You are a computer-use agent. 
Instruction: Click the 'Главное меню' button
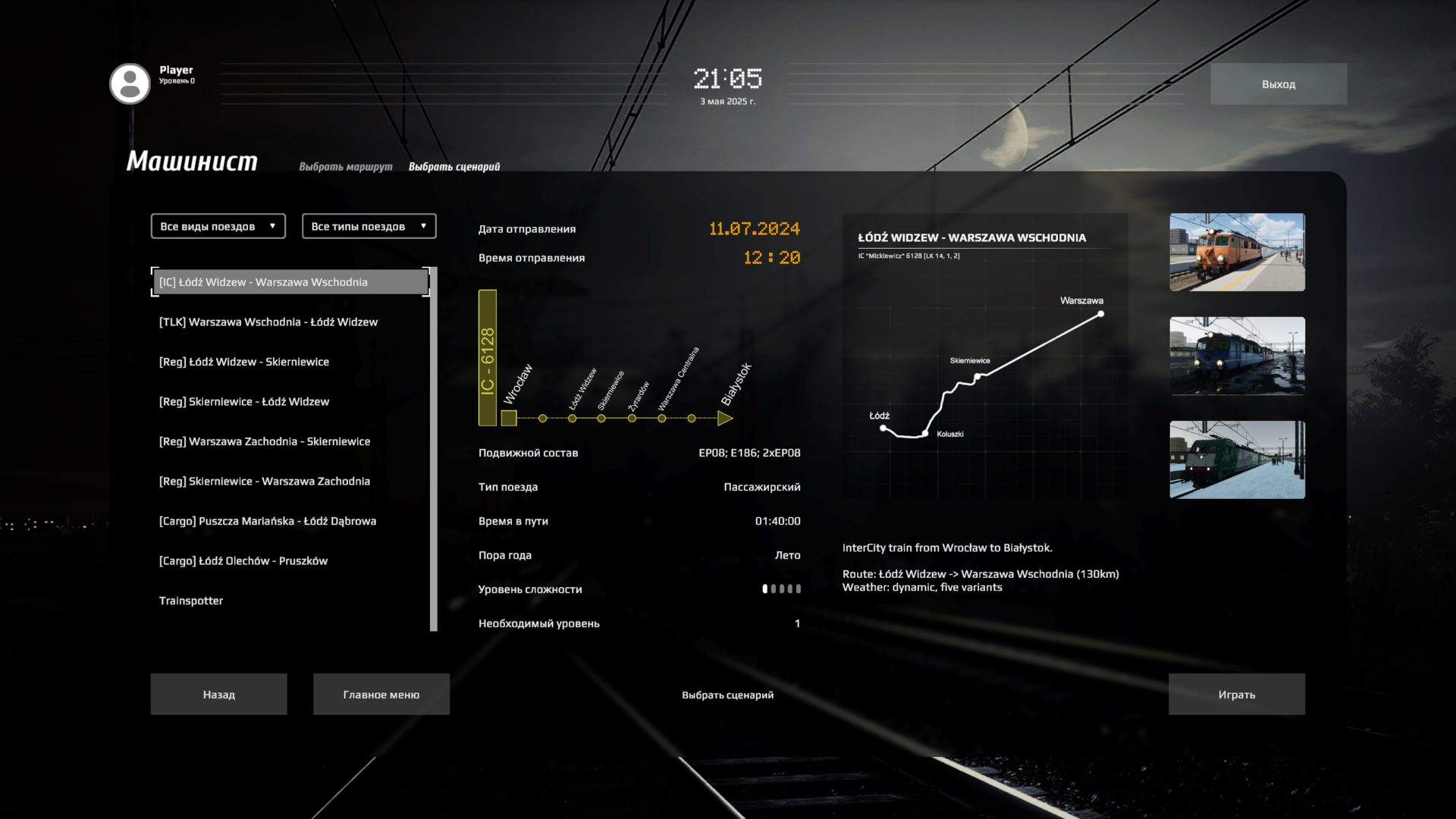[381, 694]
